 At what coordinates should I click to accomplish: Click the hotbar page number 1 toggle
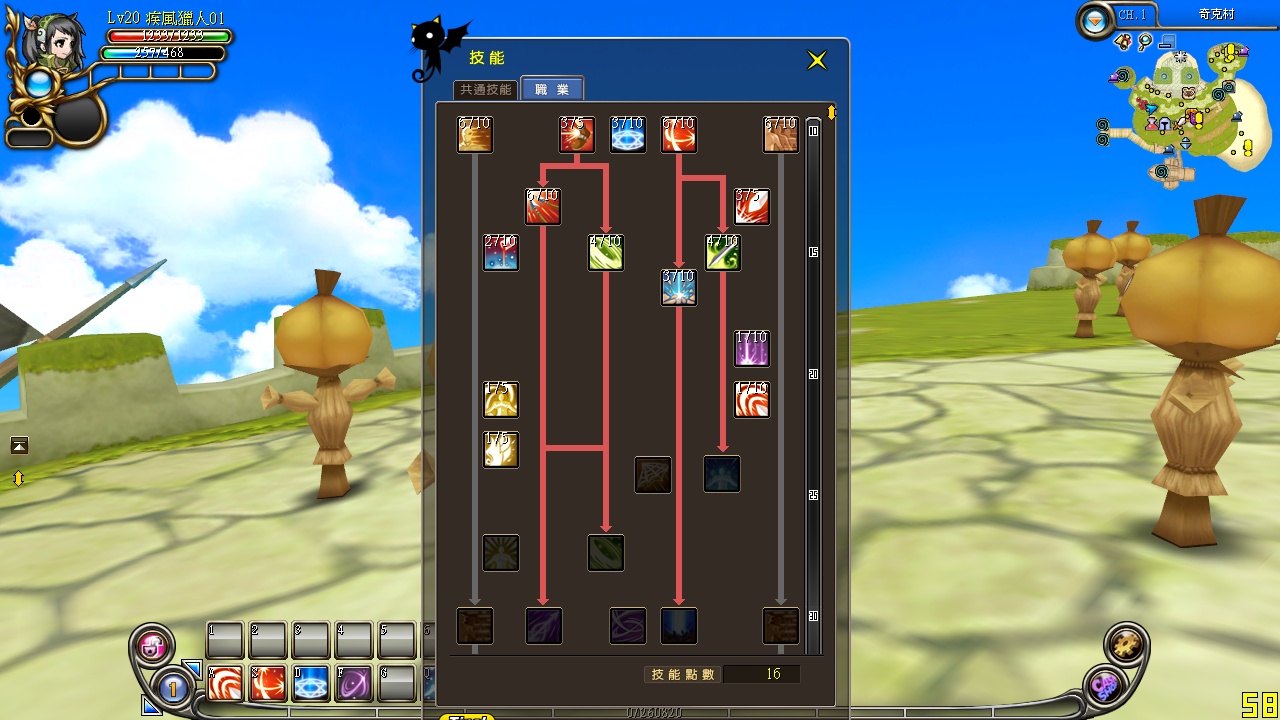coord(173,692)
